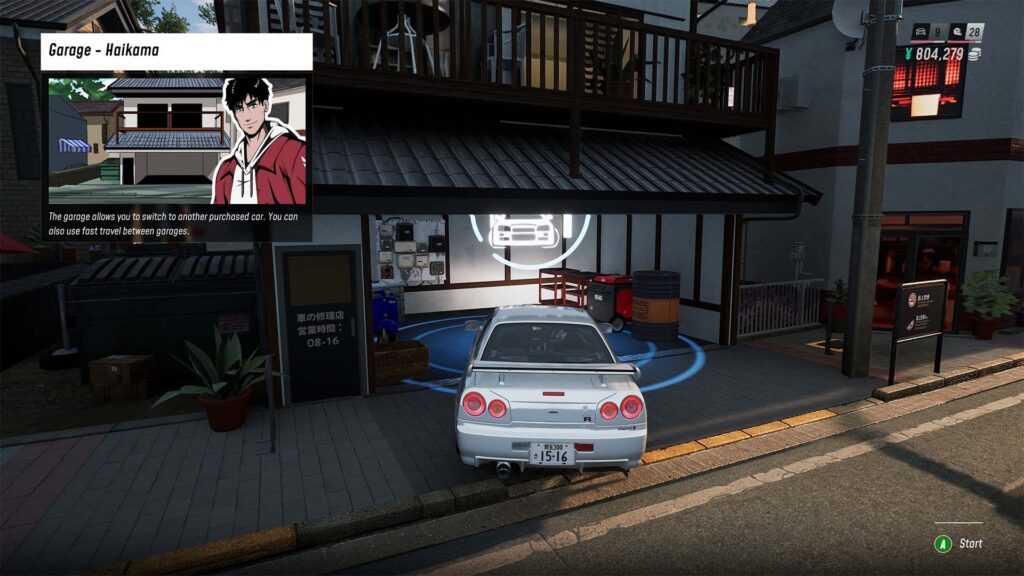
Task: Open the car counter icon in the HUD
Action: pos(921,32)
